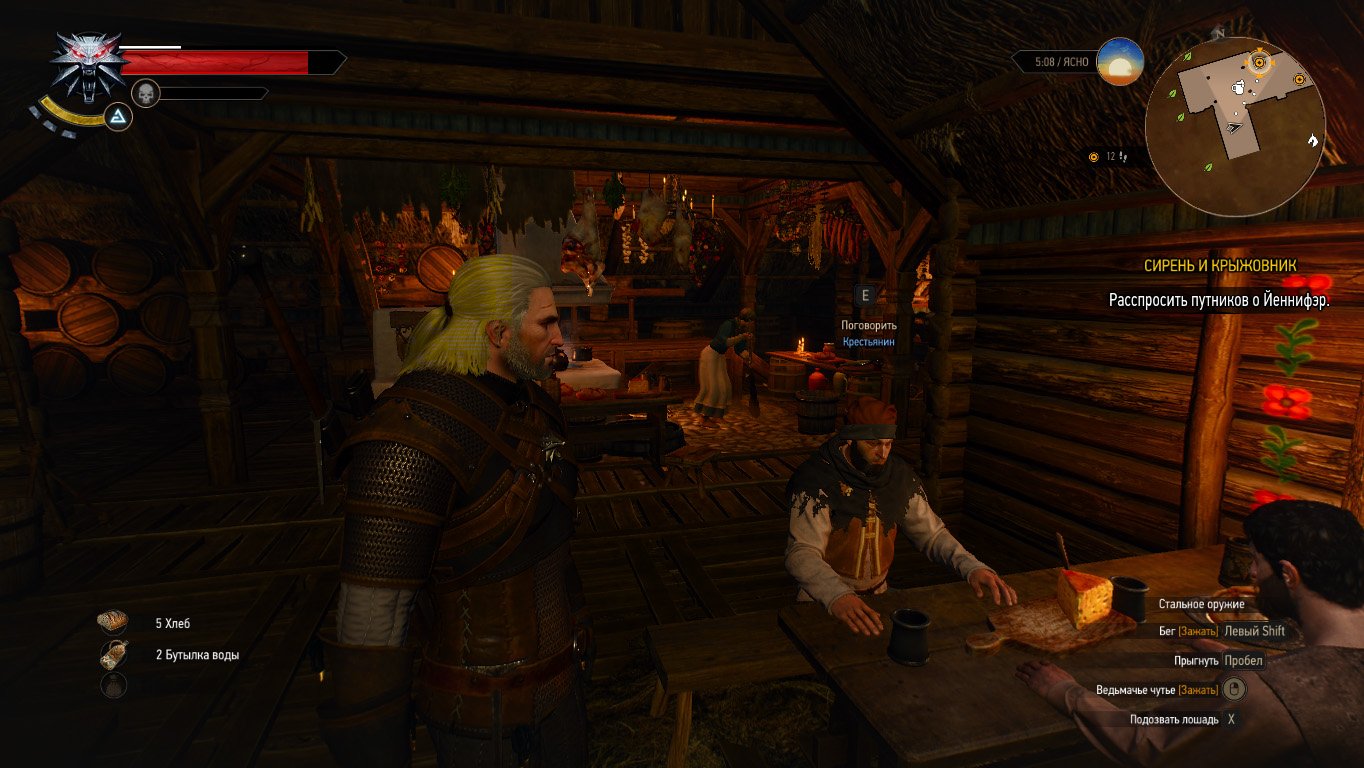Select the Aard sign icon below the medallion
The width and height of the screenshot is (1364, 768).
click(x=120, y=117)
